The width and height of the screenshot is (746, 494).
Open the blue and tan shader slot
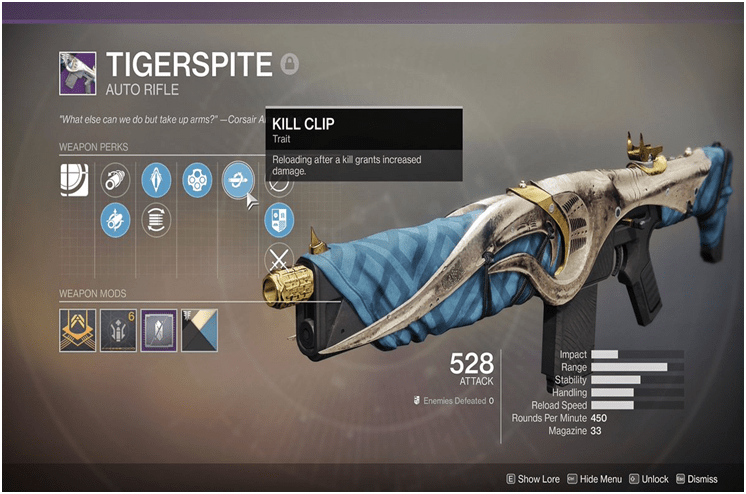point(200,330)
